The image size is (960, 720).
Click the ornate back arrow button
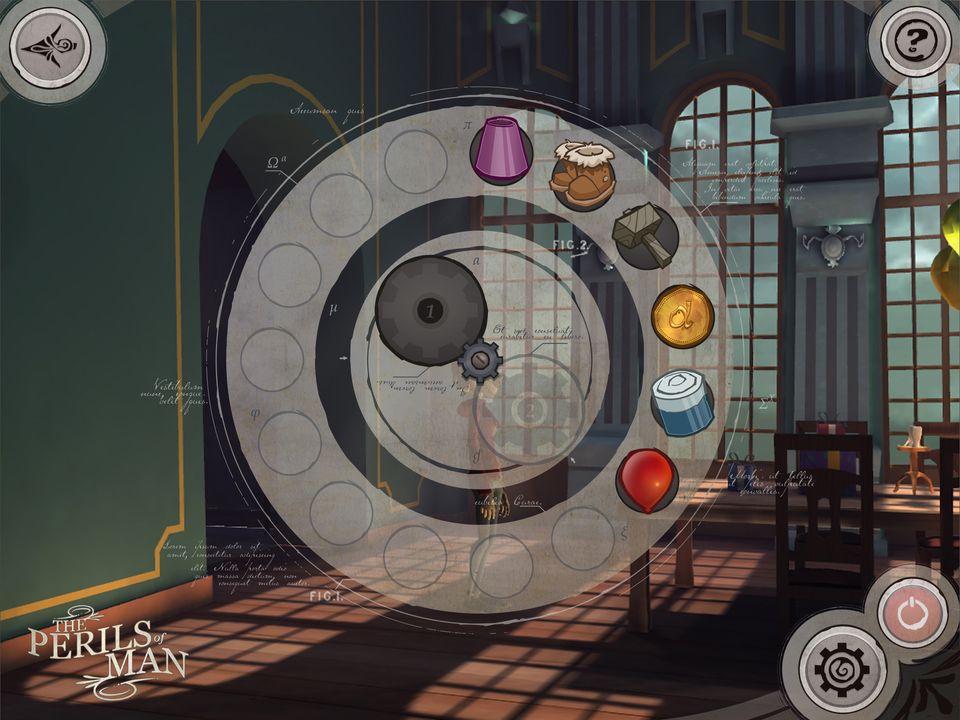pyautogui.click(x=47, y=47)
